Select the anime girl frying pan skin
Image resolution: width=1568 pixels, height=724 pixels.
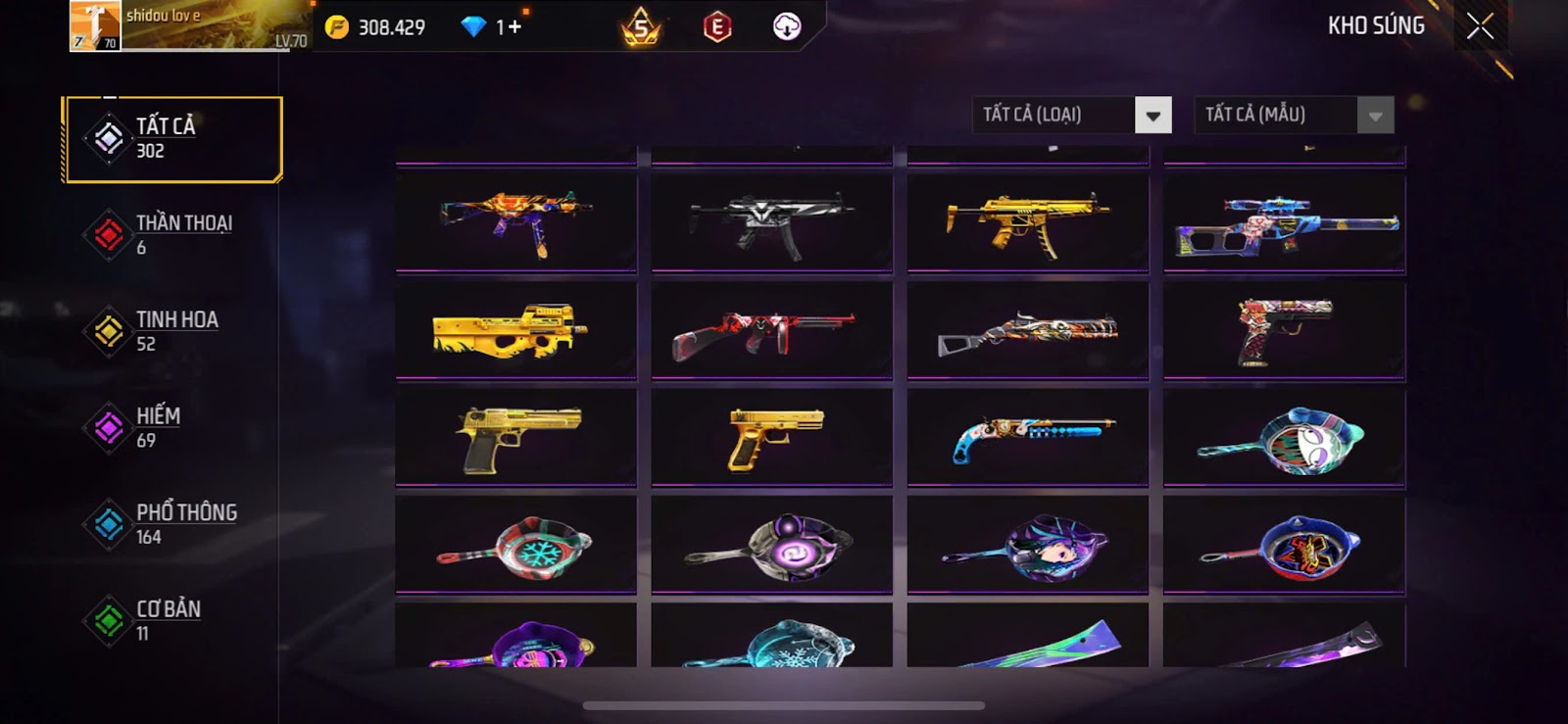(1027, 545)
